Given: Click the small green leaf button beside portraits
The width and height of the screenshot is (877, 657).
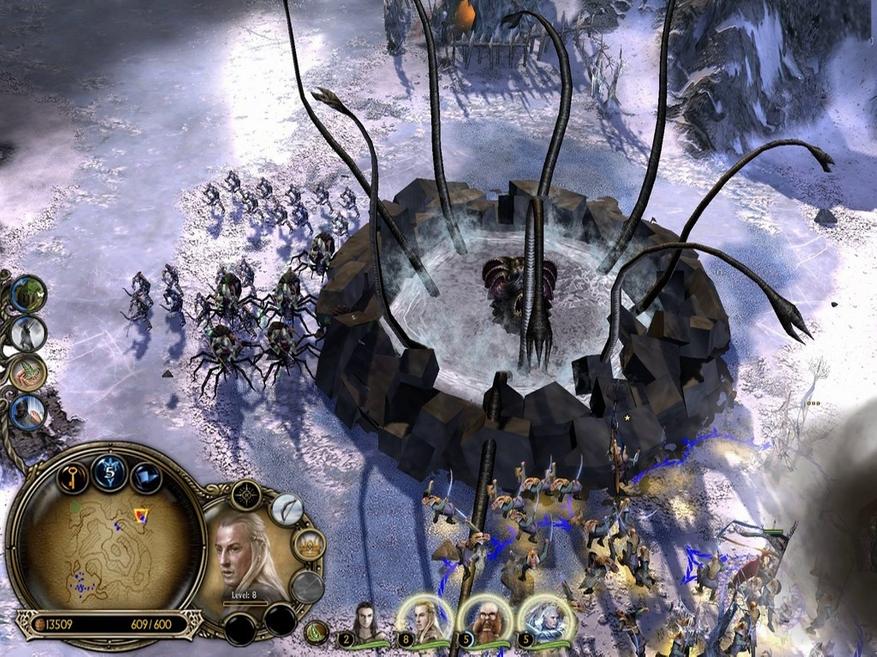Looking at the screenshot, I should 316,631.
